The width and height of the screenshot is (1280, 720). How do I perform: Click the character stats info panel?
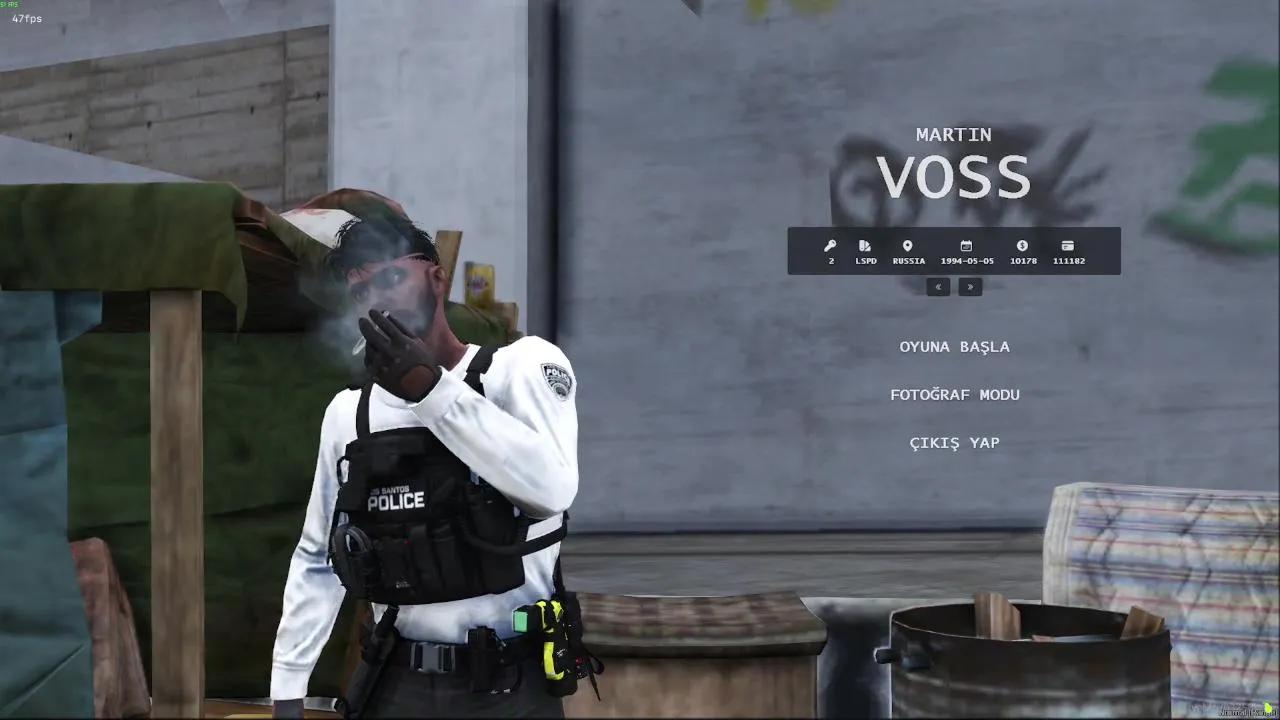pos(954,251)
